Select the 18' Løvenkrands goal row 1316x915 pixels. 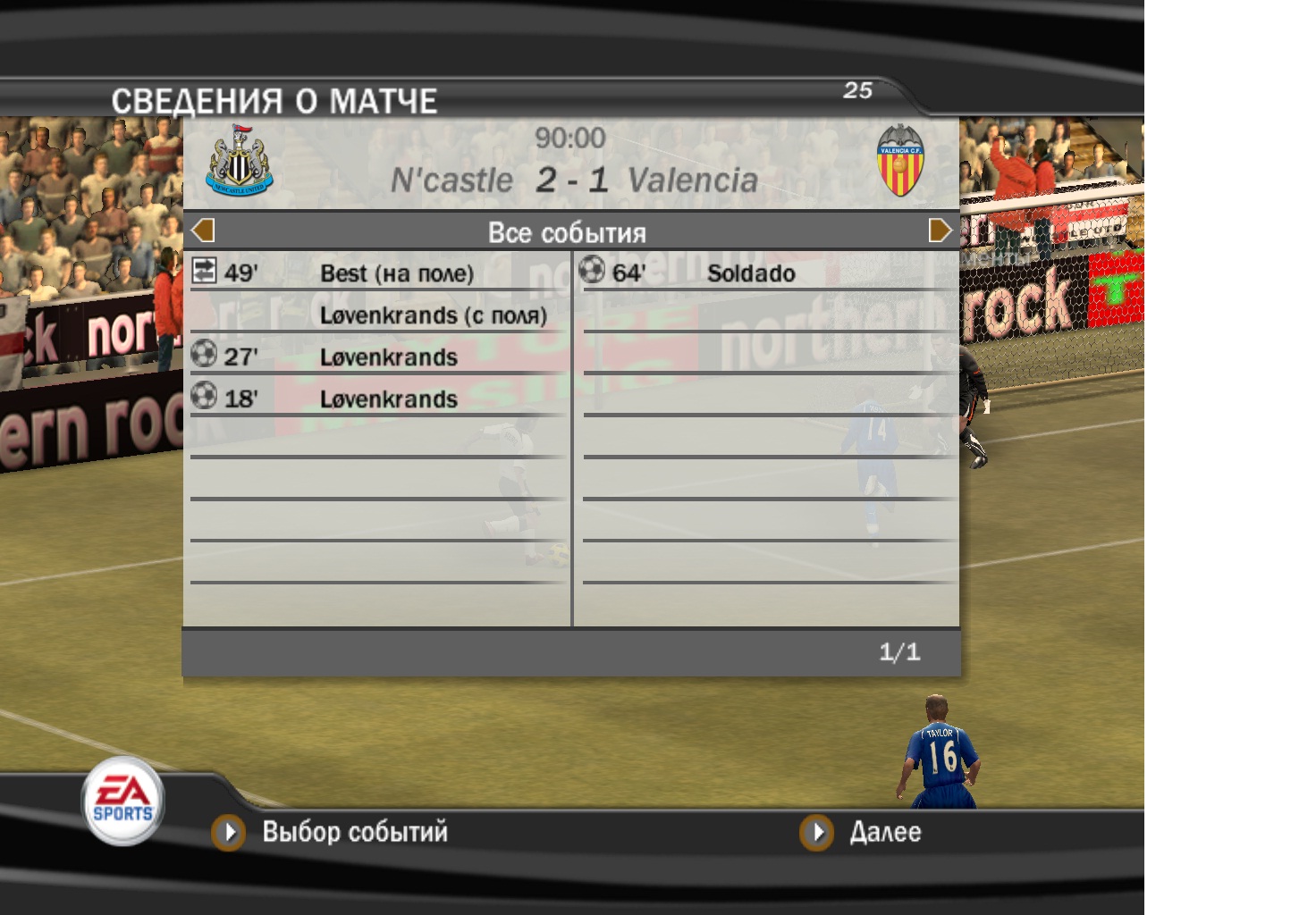[377, 399]
